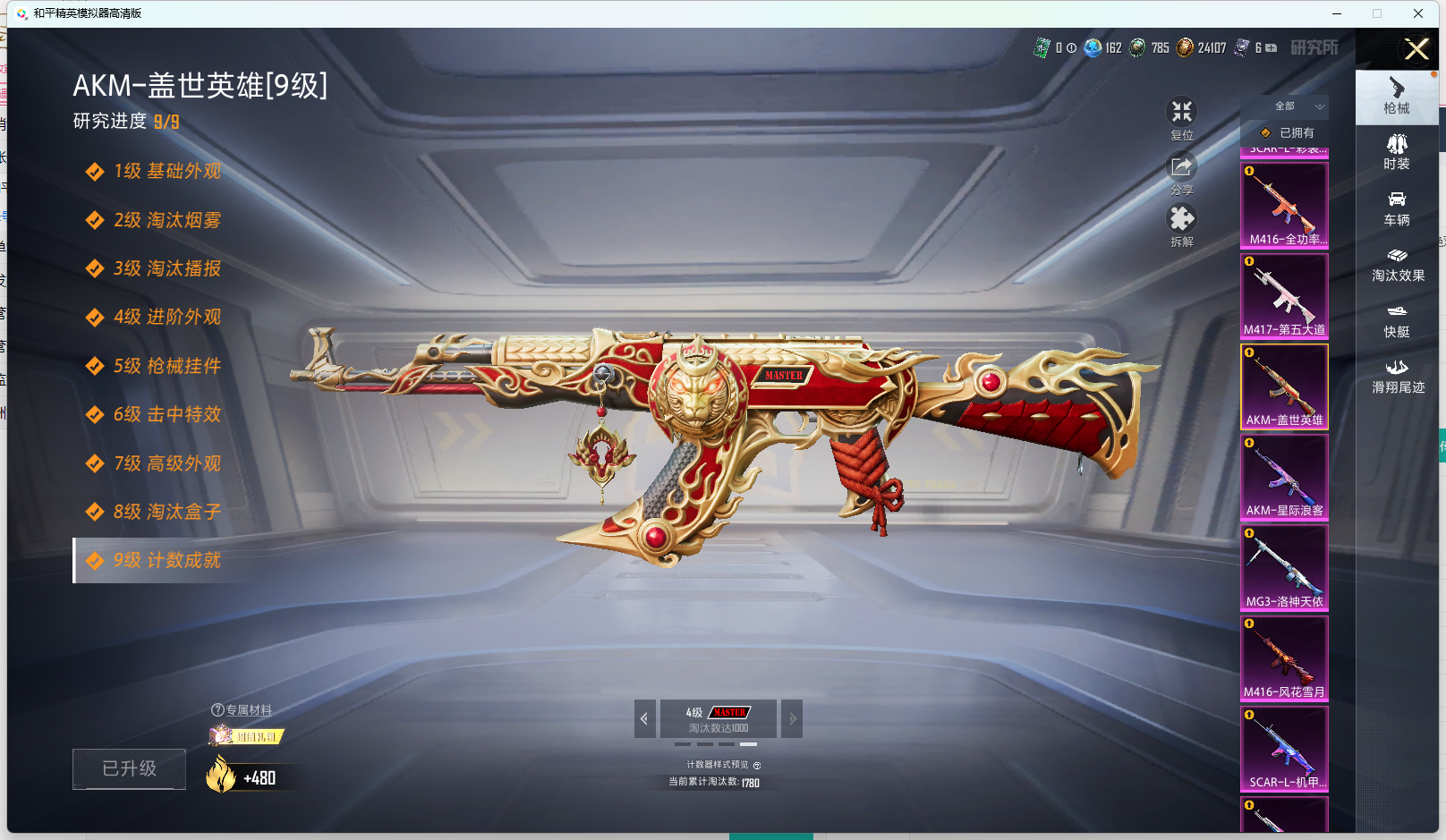The height and width of the screenshot is (840, 1446).
Task: Choose the MG3-洛神天依 skin thumbnail
Action: click(1284, 567)
